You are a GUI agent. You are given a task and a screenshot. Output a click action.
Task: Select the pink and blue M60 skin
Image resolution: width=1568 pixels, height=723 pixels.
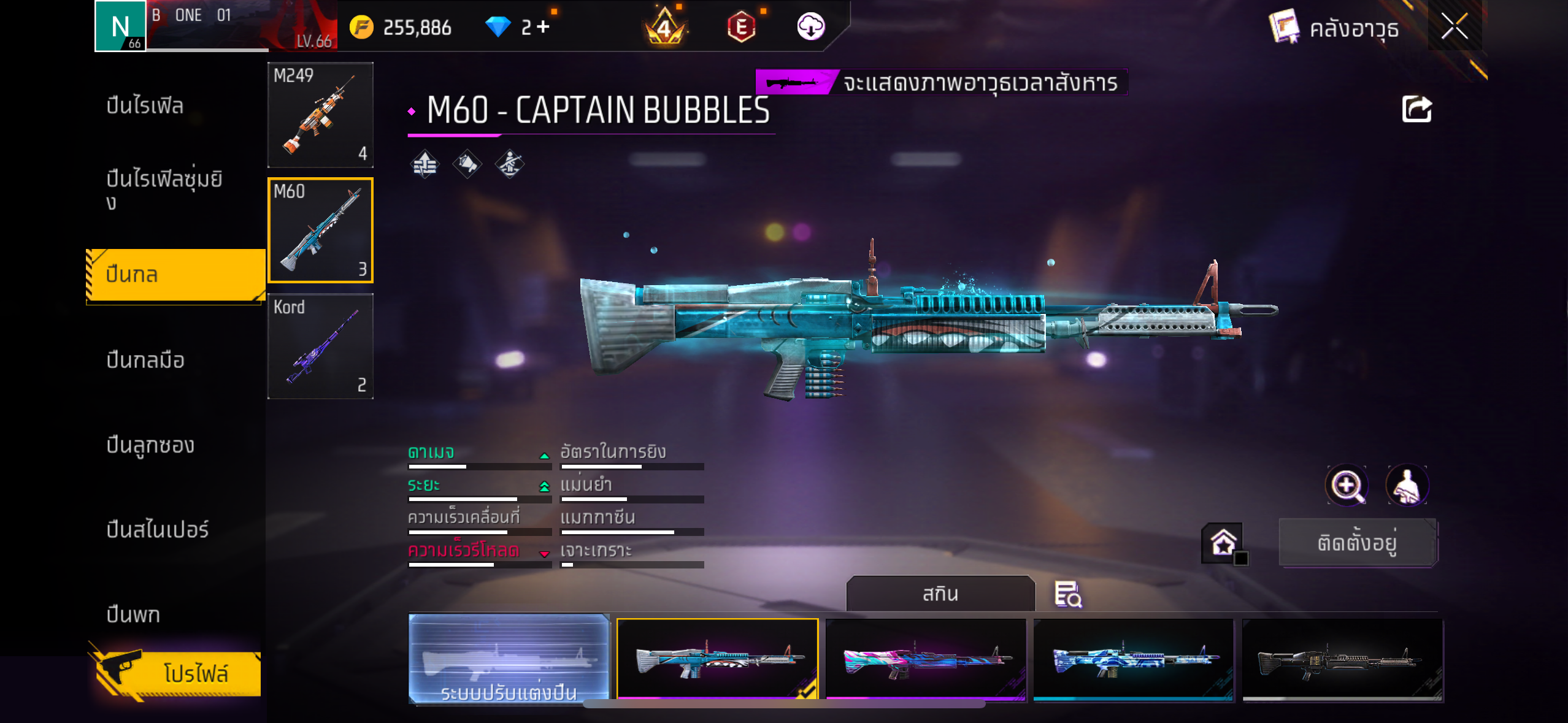coord(926,659)
